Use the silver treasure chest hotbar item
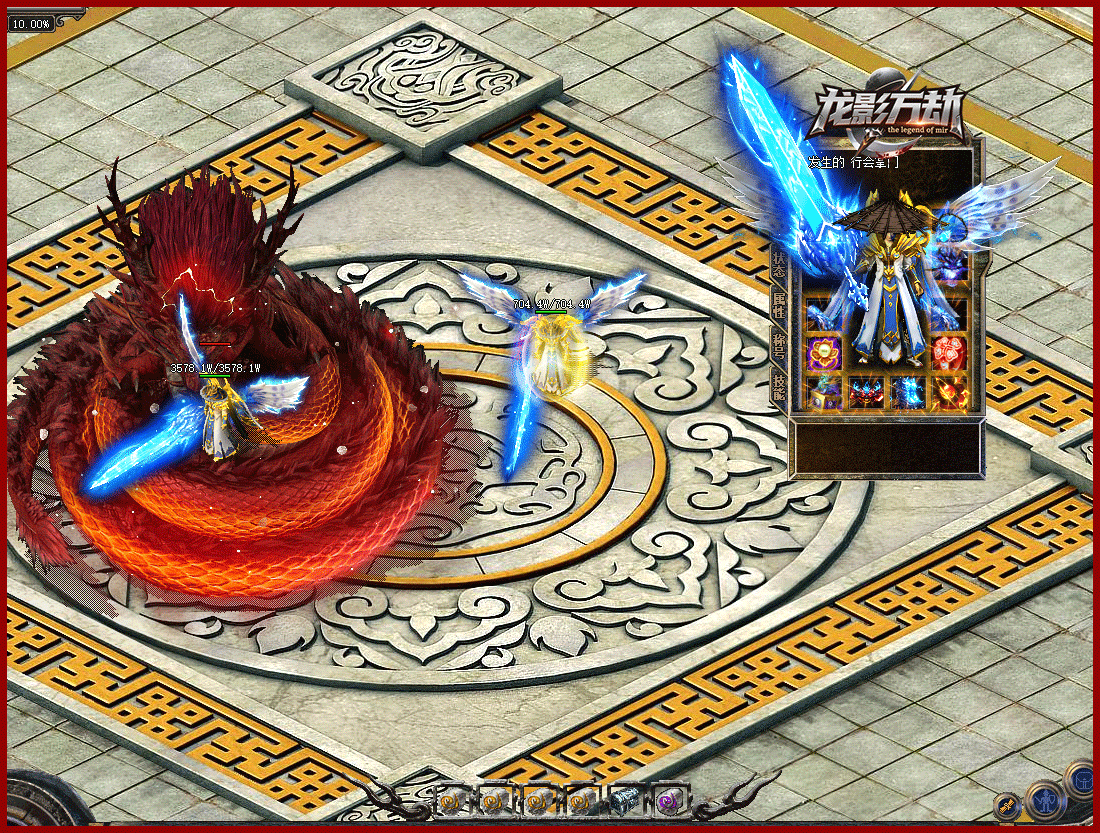Viewport: 1100px width, 833px height. (626, 799)
